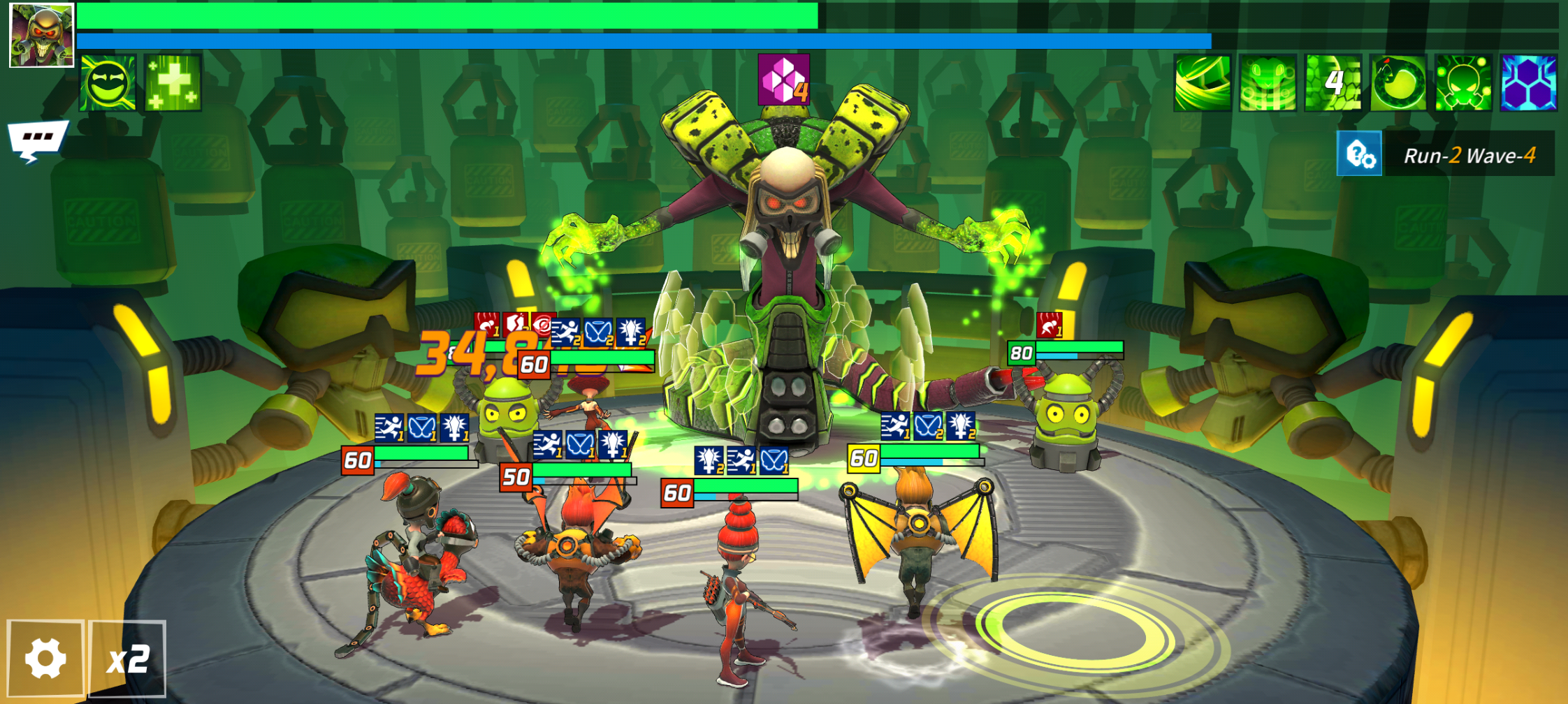Screen dimensions: 1568x704
Task: Inspect the grinning face buff icon
Action: click(x=108, y=83)
